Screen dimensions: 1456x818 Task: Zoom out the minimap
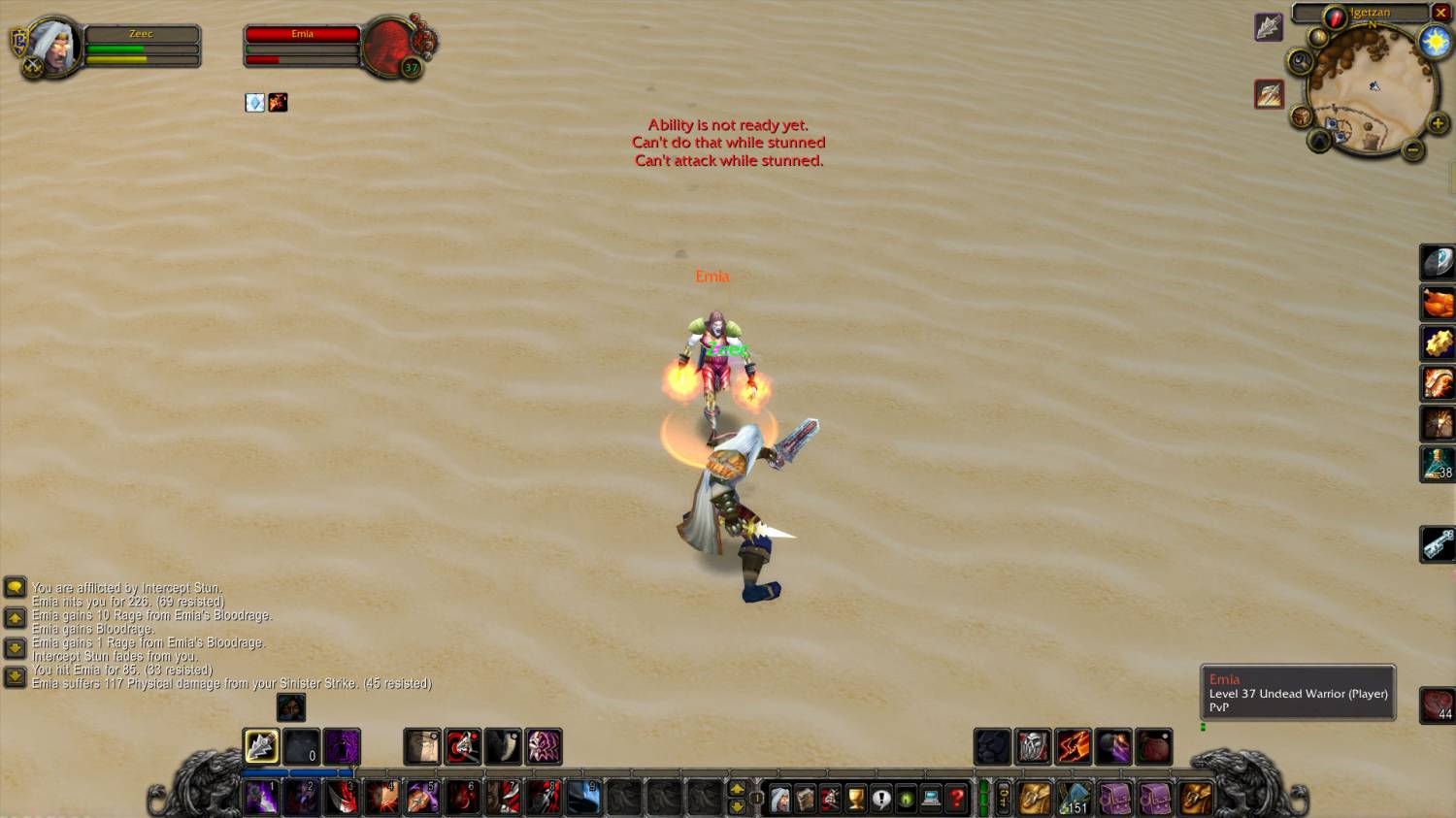1413,149
